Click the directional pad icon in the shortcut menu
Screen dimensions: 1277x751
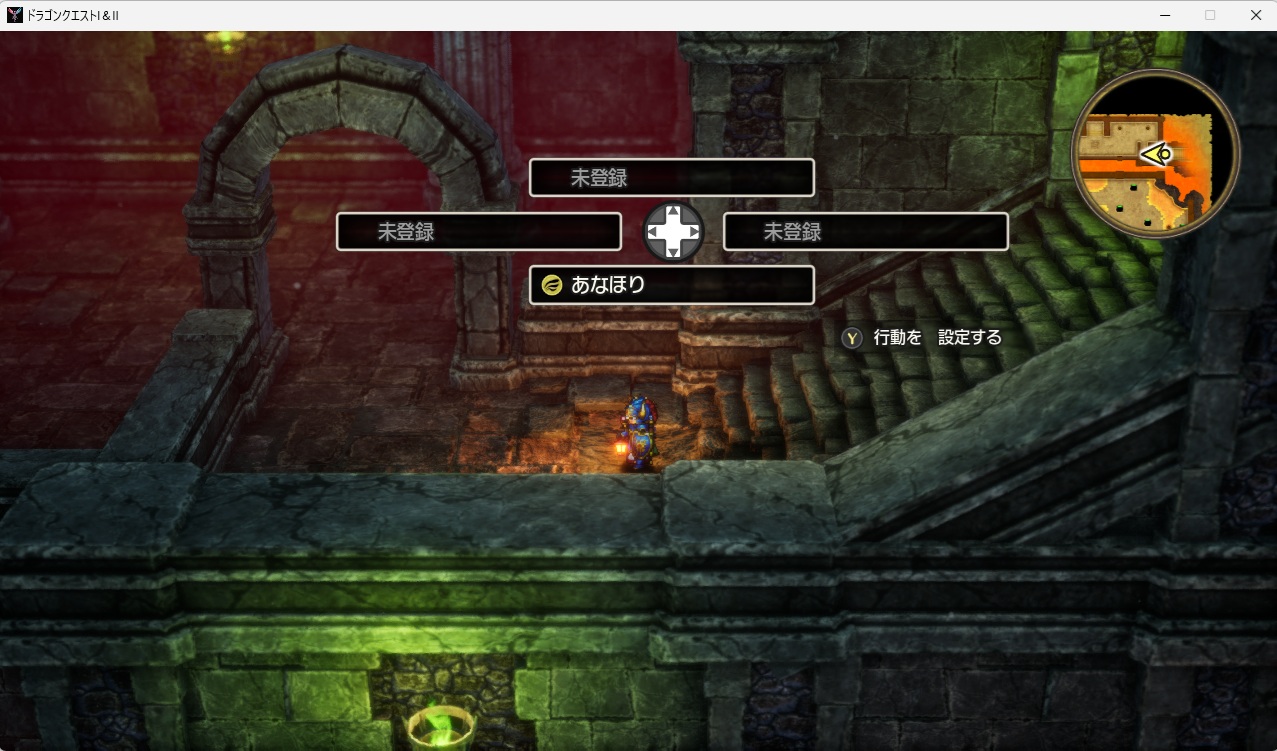(673, 231)
